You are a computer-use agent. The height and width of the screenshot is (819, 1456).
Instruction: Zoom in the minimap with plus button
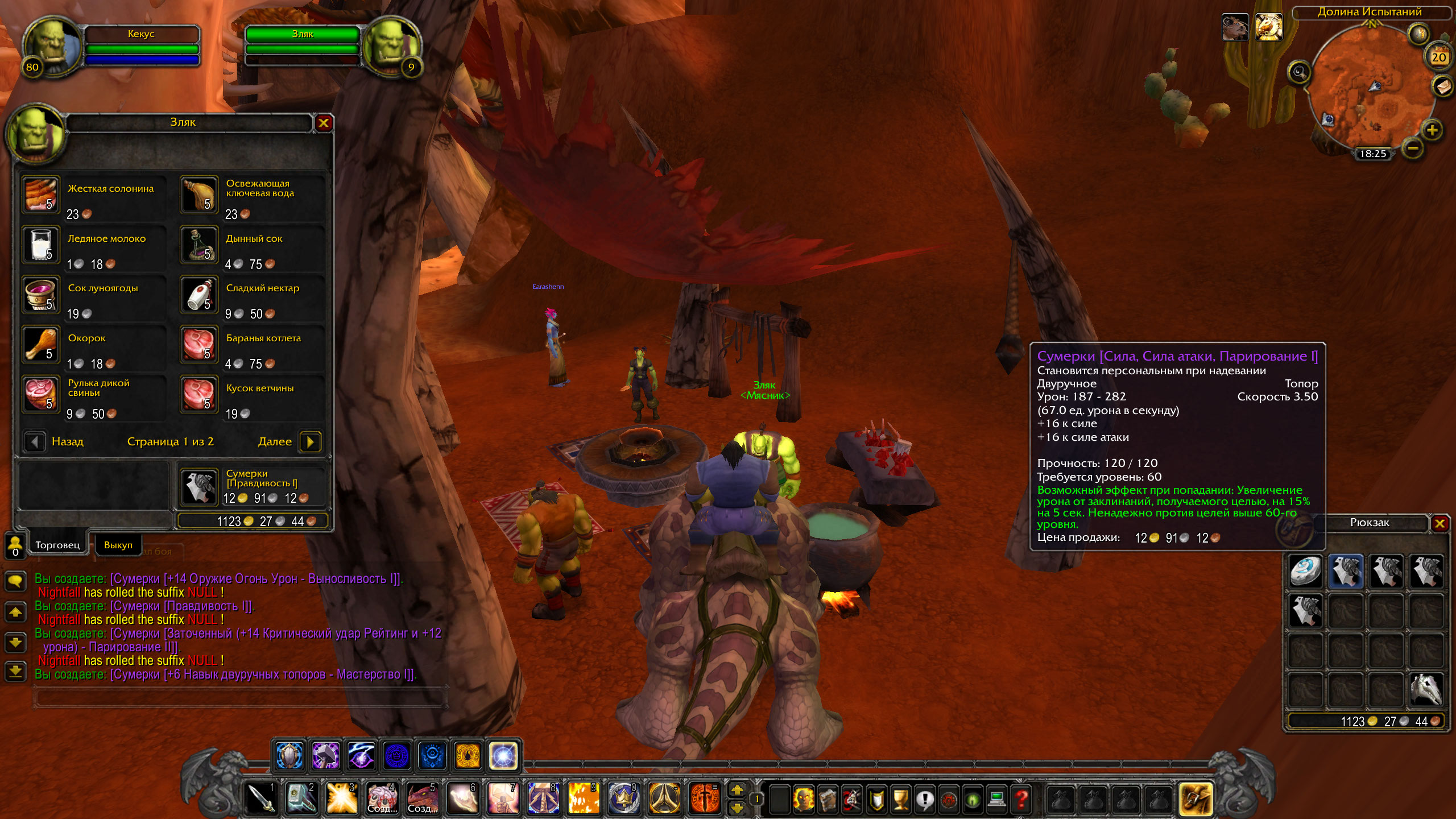coord(1432,130)
